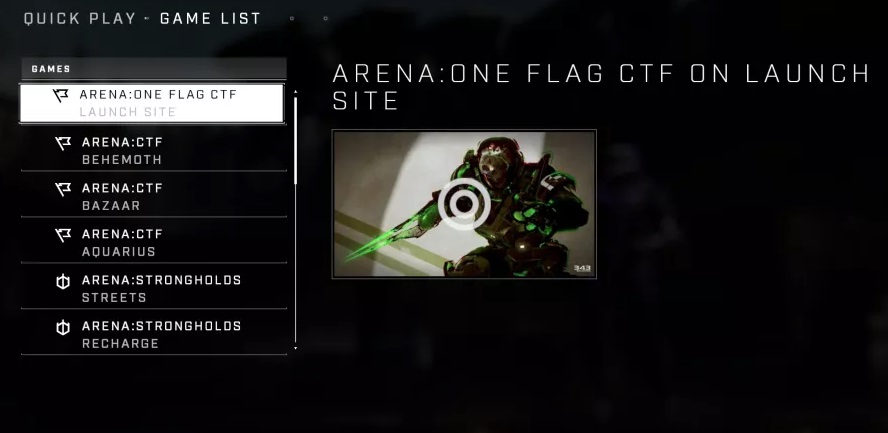Pick the Arena: CTF Bazaar game

152,196
